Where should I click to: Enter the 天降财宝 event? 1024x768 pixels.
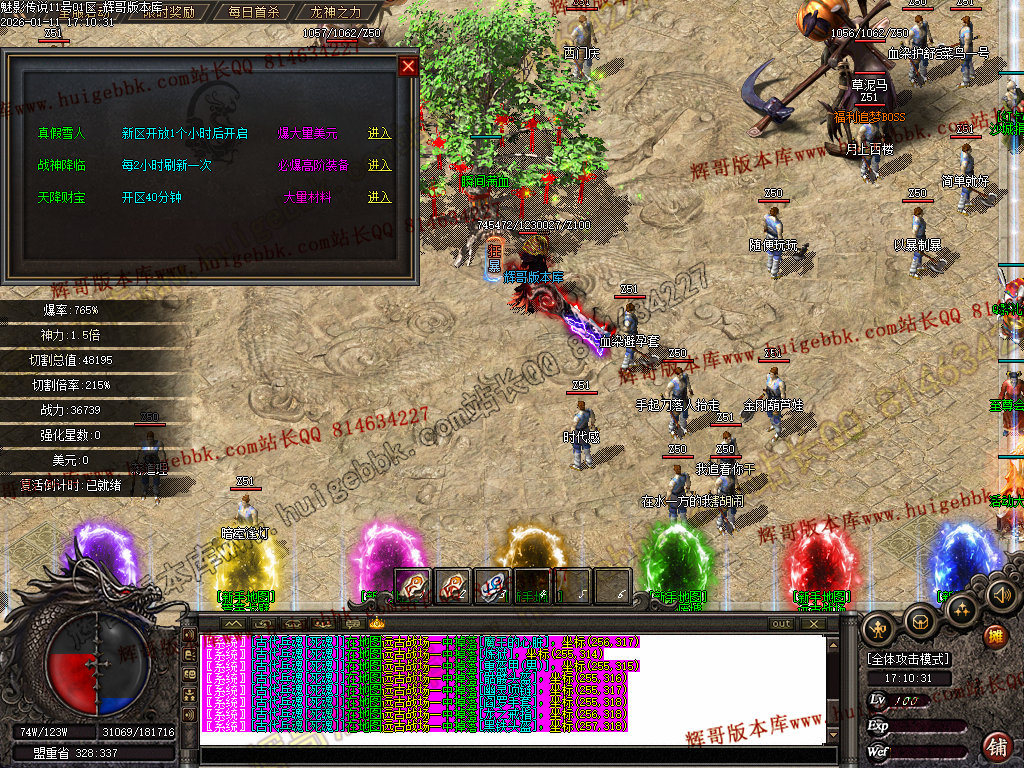point(379,197)
